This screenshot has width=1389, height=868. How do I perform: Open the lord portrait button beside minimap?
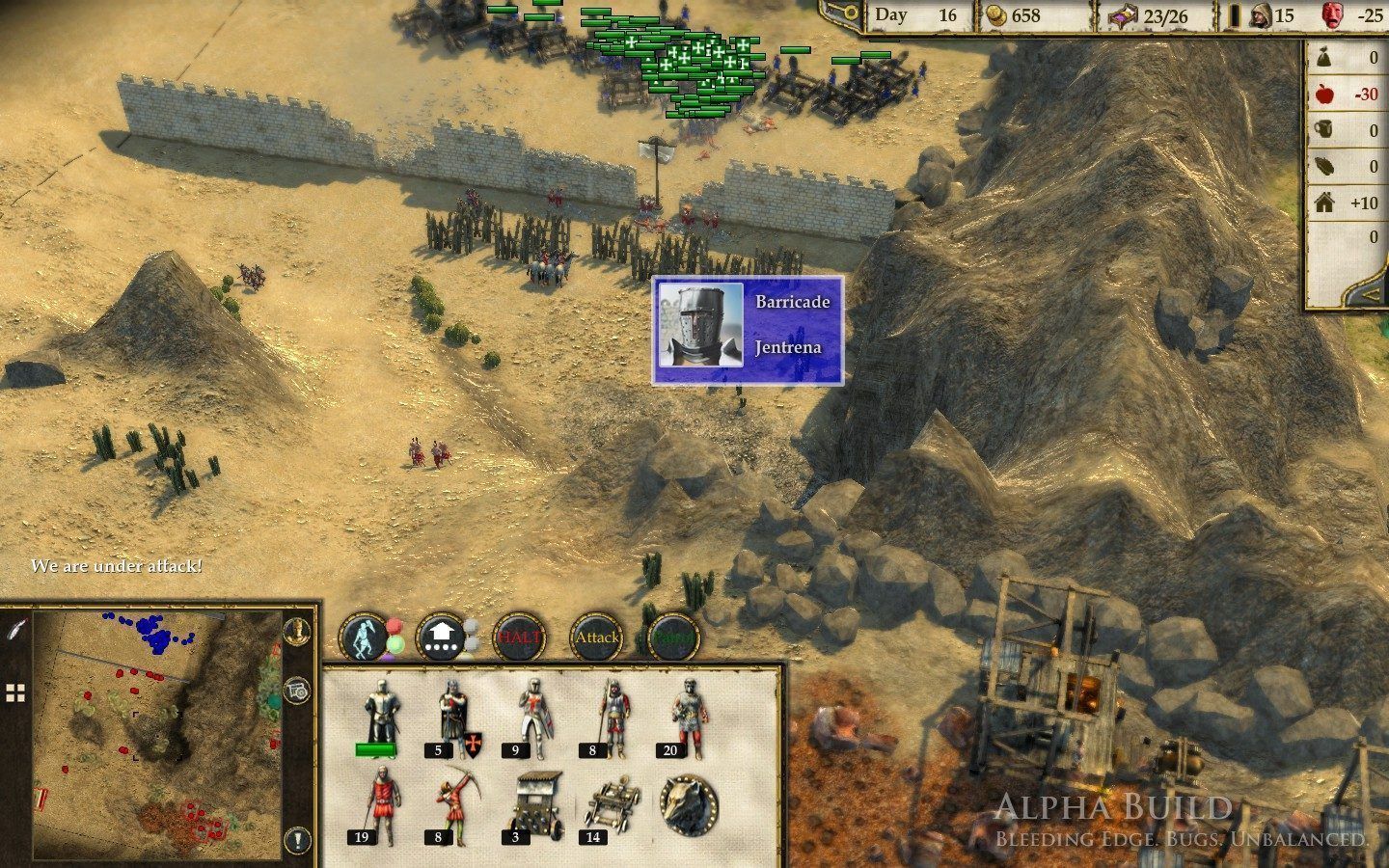pos(297,631)
